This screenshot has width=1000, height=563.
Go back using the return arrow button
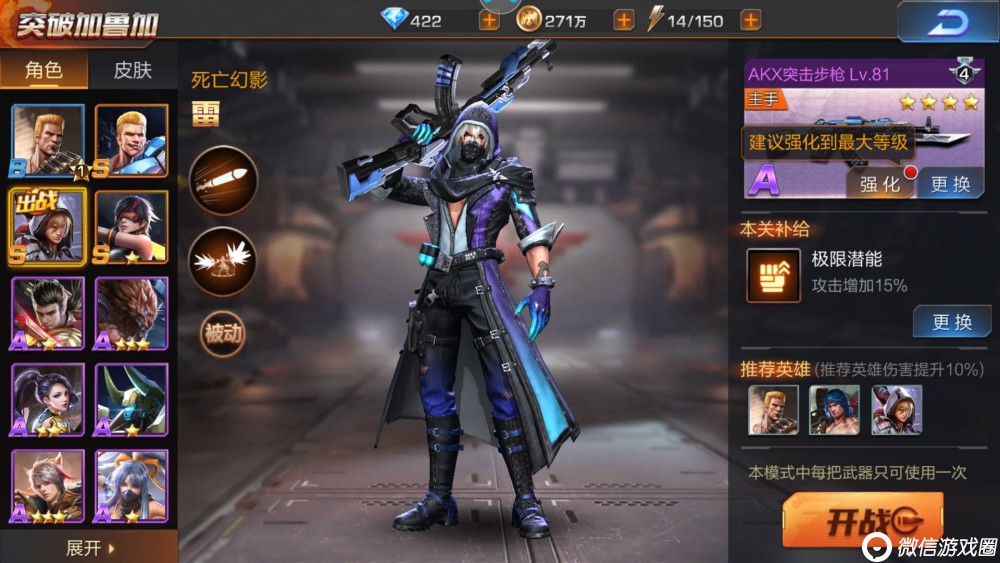946,21
